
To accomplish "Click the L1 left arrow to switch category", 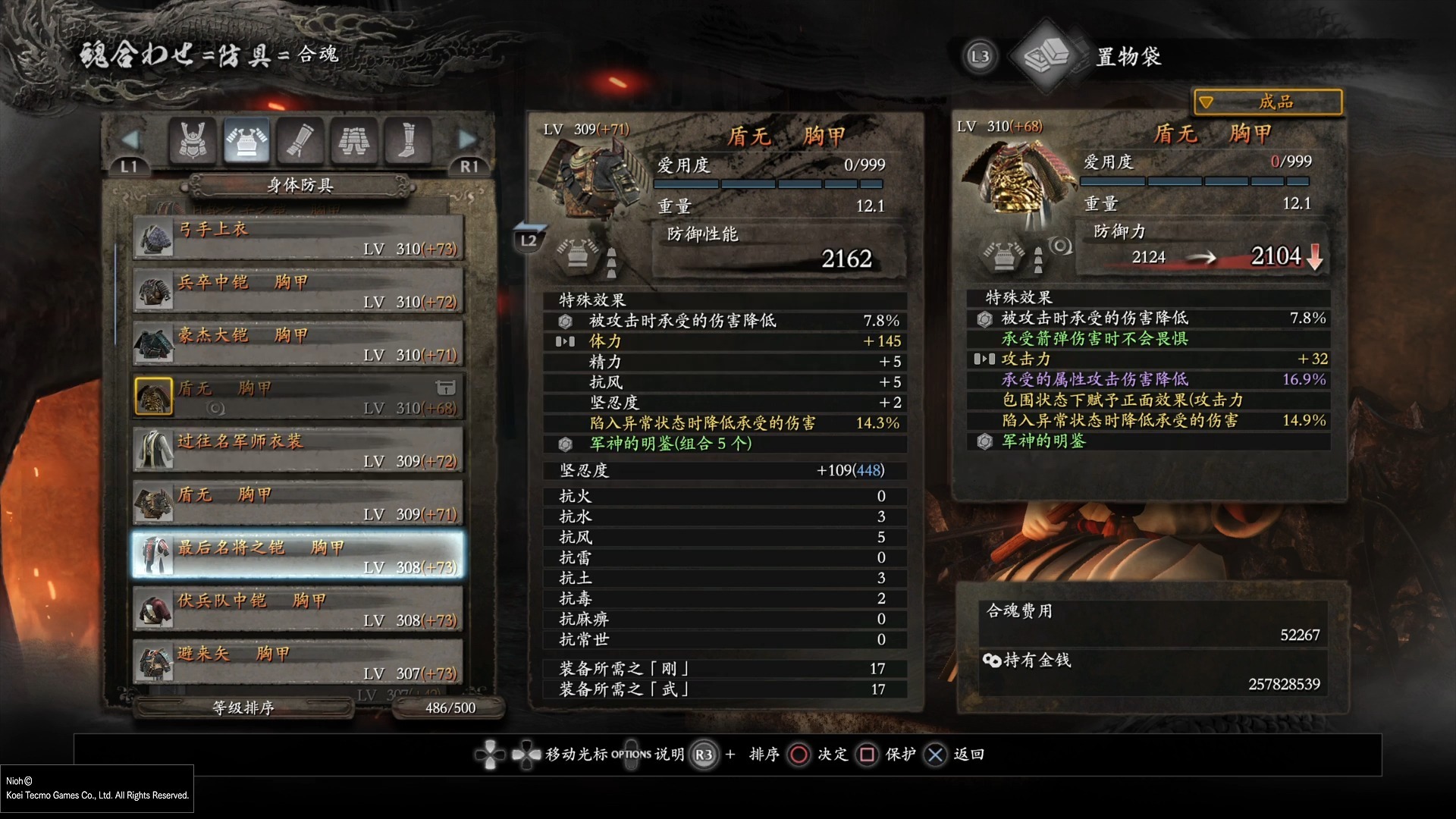I will point(131,138).
